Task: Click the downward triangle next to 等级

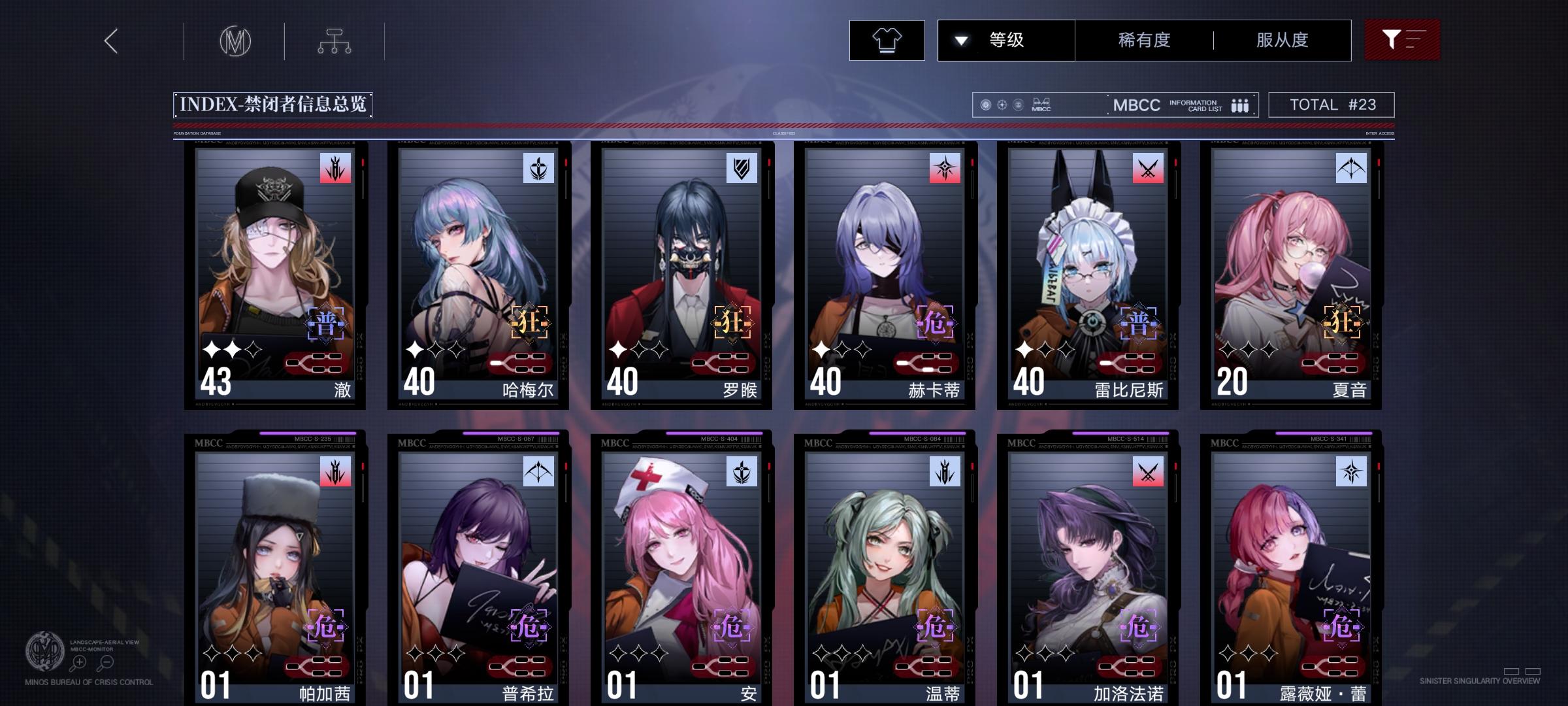Action: click(x=960, y=40)
